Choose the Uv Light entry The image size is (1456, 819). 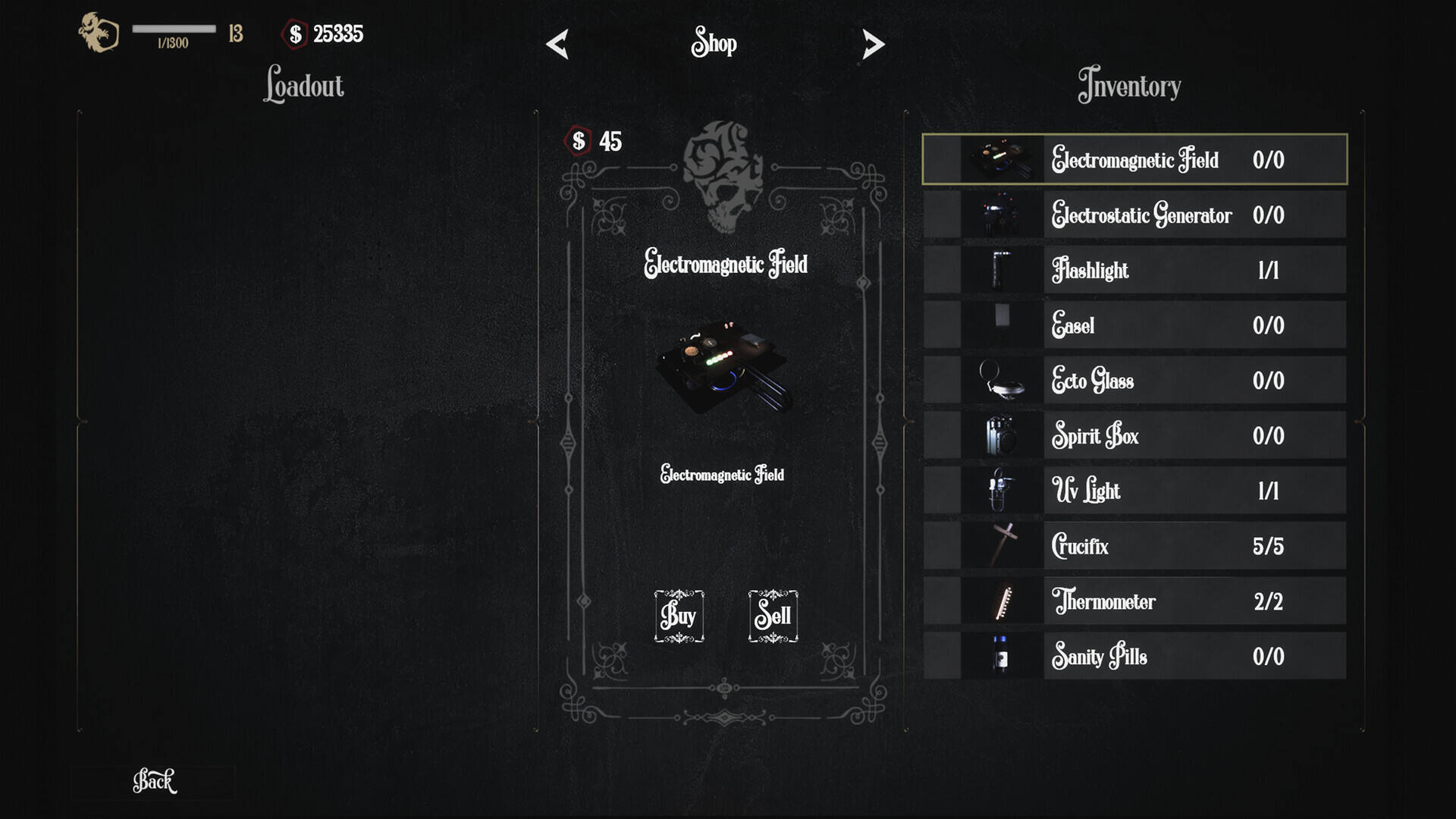1134,491
